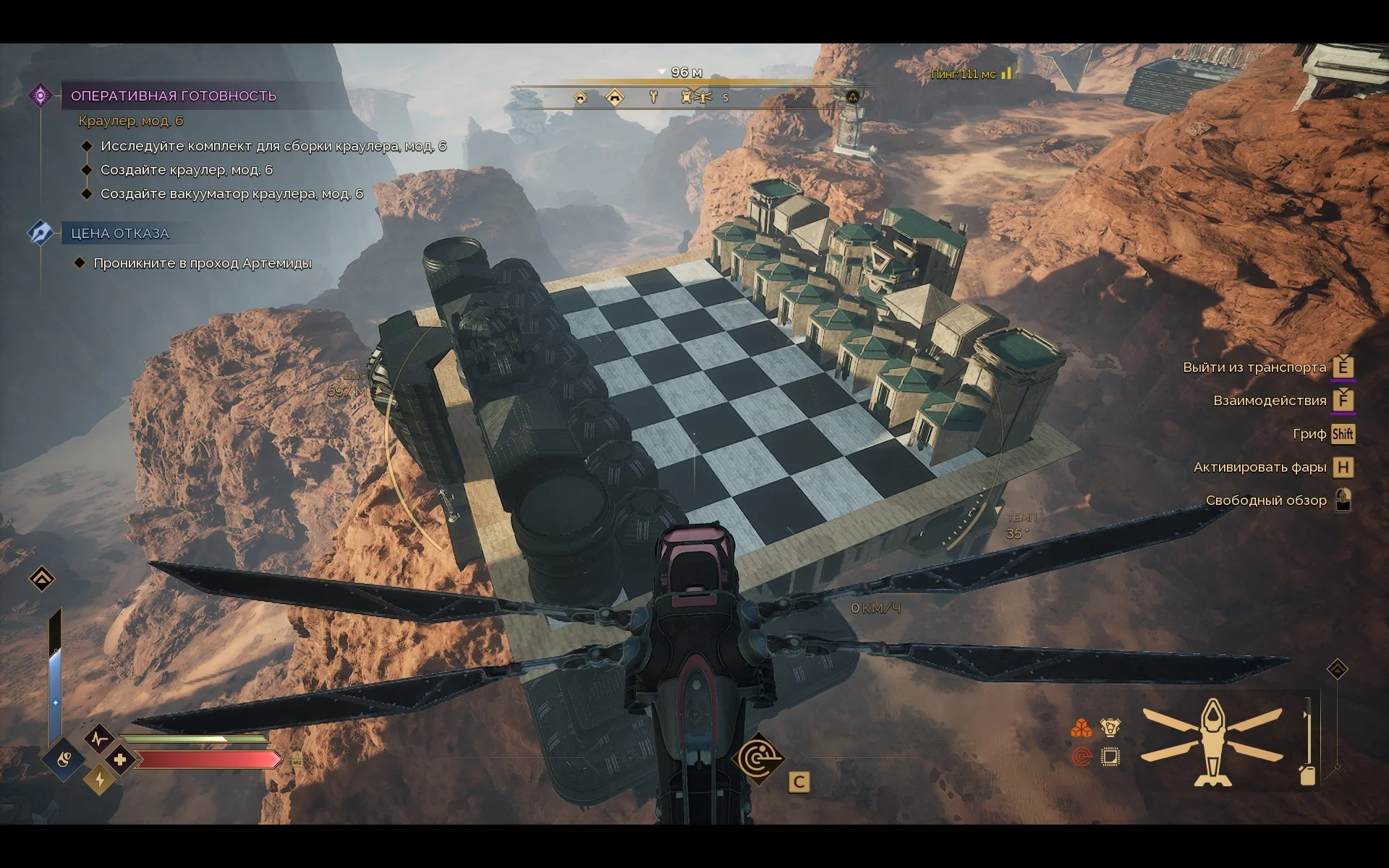Click the vehicle engine module icon
1389x868 pixels.
(1110, 728)
